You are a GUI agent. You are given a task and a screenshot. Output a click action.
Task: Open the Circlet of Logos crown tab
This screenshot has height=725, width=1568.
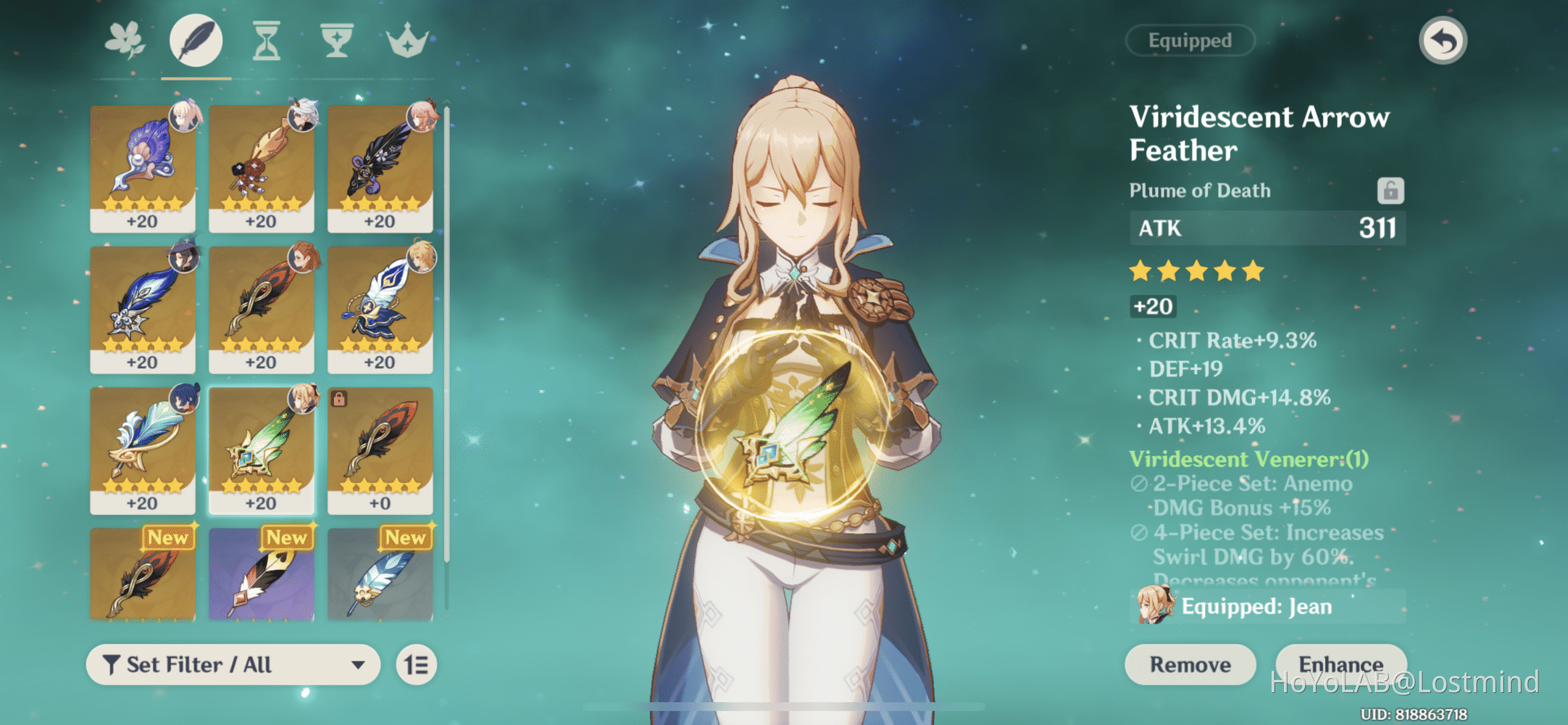pyautogui.click(x=409, y=40)
